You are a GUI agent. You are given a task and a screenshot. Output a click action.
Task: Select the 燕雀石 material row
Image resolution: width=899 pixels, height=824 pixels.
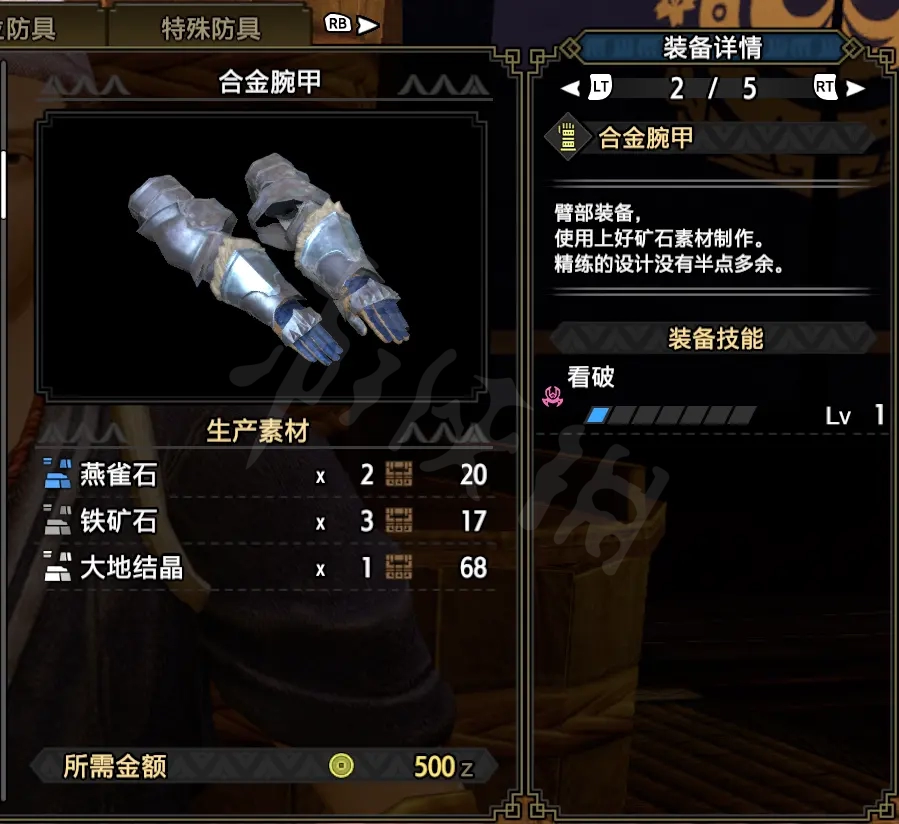pos(266,474)
